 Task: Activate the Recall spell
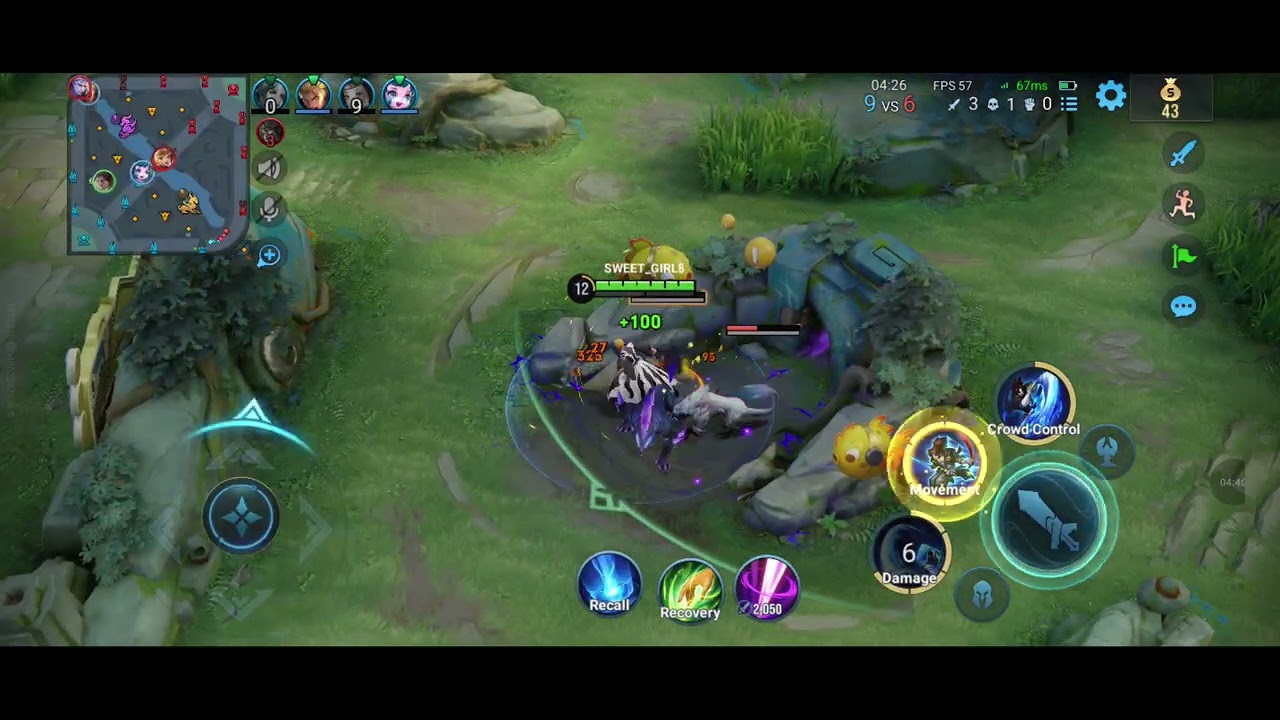tap(609, 584)
